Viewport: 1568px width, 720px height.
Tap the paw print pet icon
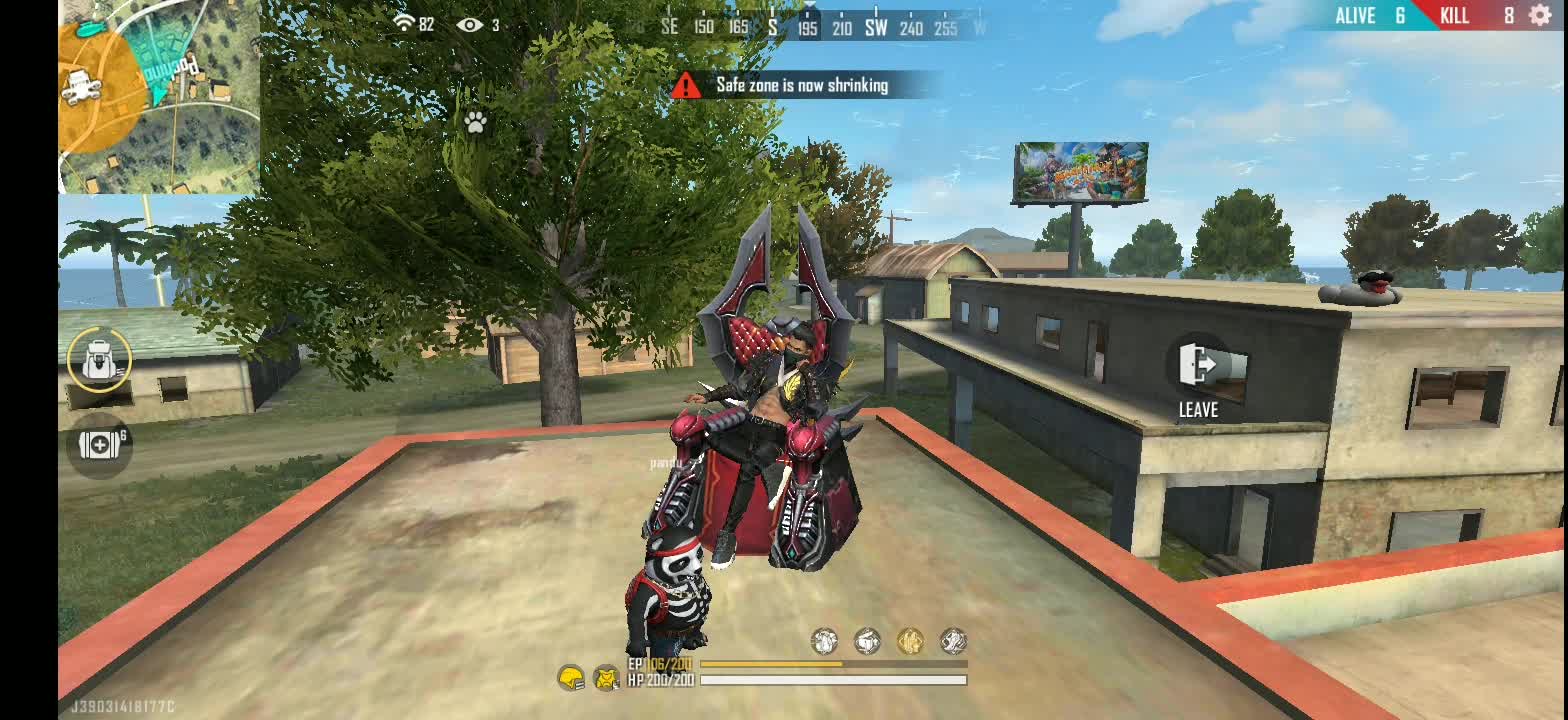[475, 122]
